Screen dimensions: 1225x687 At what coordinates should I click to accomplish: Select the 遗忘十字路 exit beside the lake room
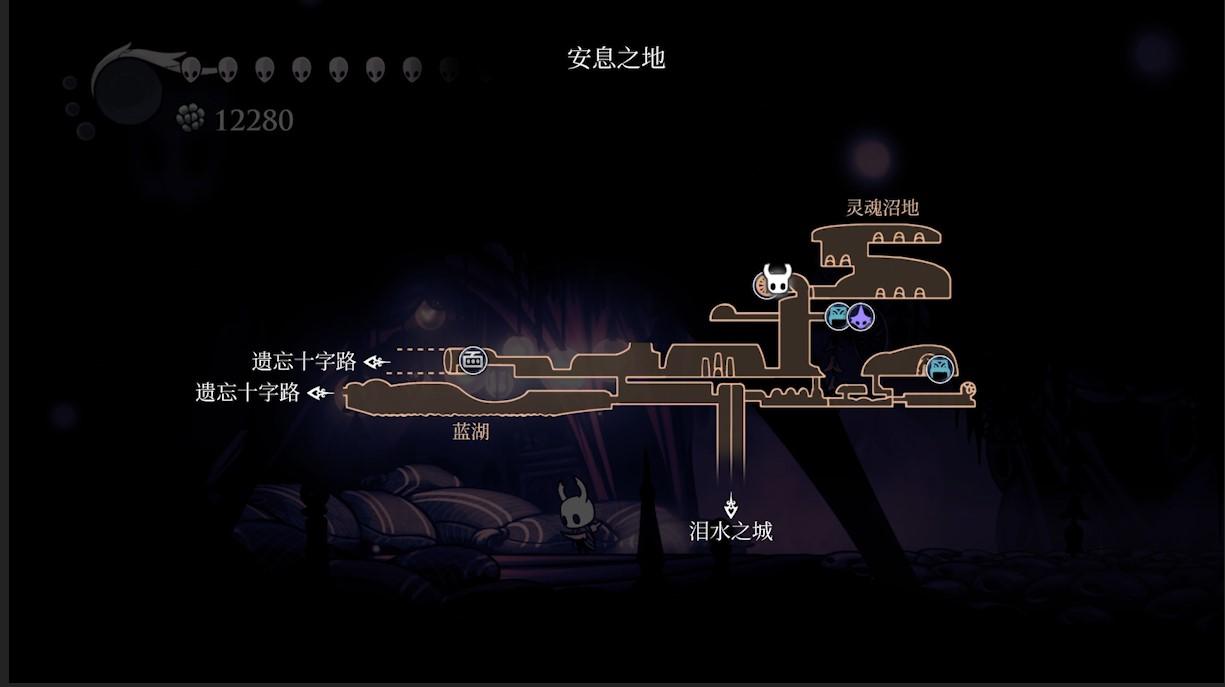pyautogui.click(x=248, y=392)
